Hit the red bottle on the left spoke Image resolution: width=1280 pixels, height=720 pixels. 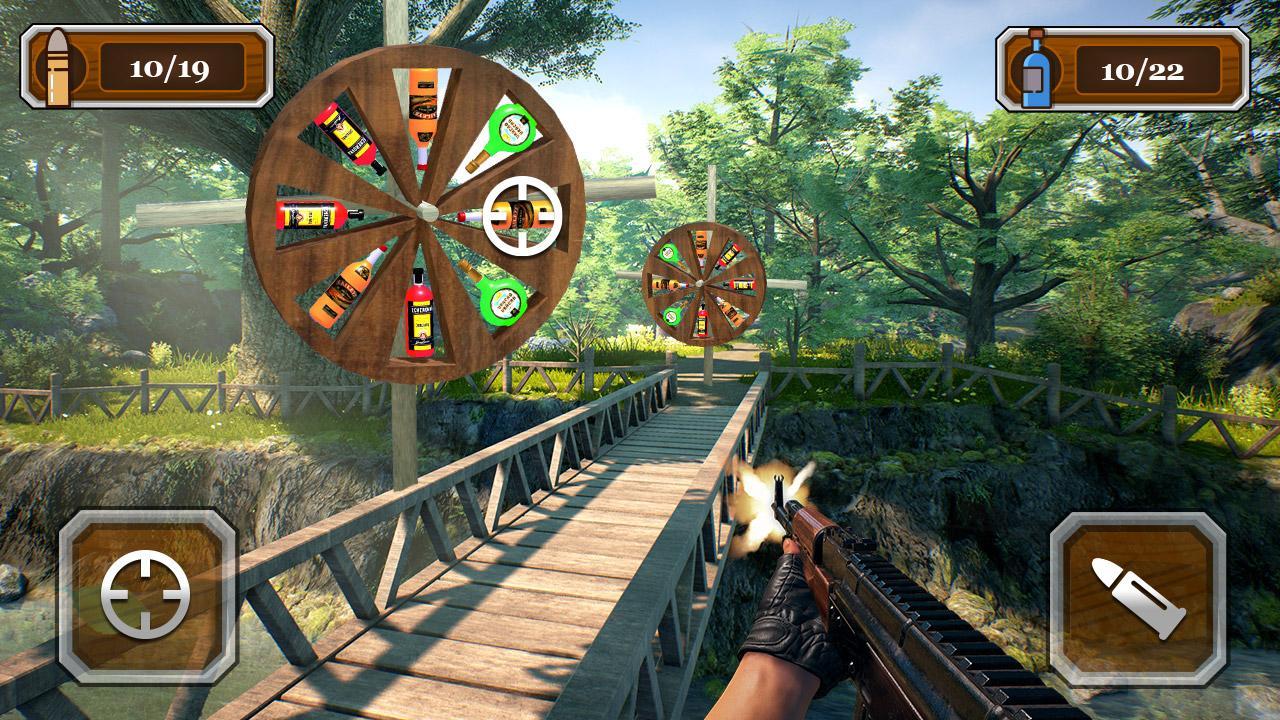(310, 213)
